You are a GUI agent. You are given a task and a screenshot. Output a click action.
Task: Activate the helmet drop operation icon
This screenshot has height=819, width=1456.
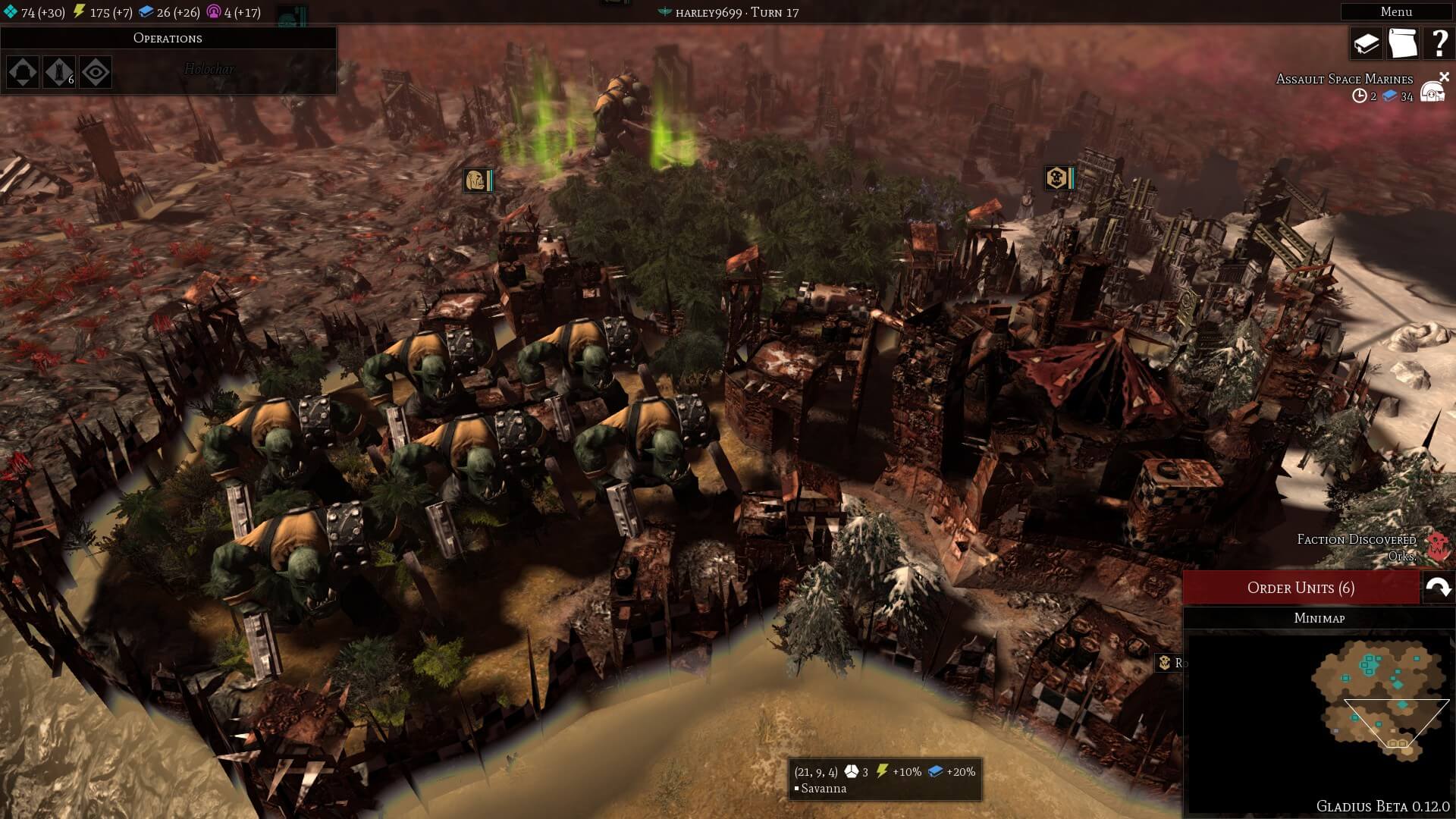(x=23, y=72)
